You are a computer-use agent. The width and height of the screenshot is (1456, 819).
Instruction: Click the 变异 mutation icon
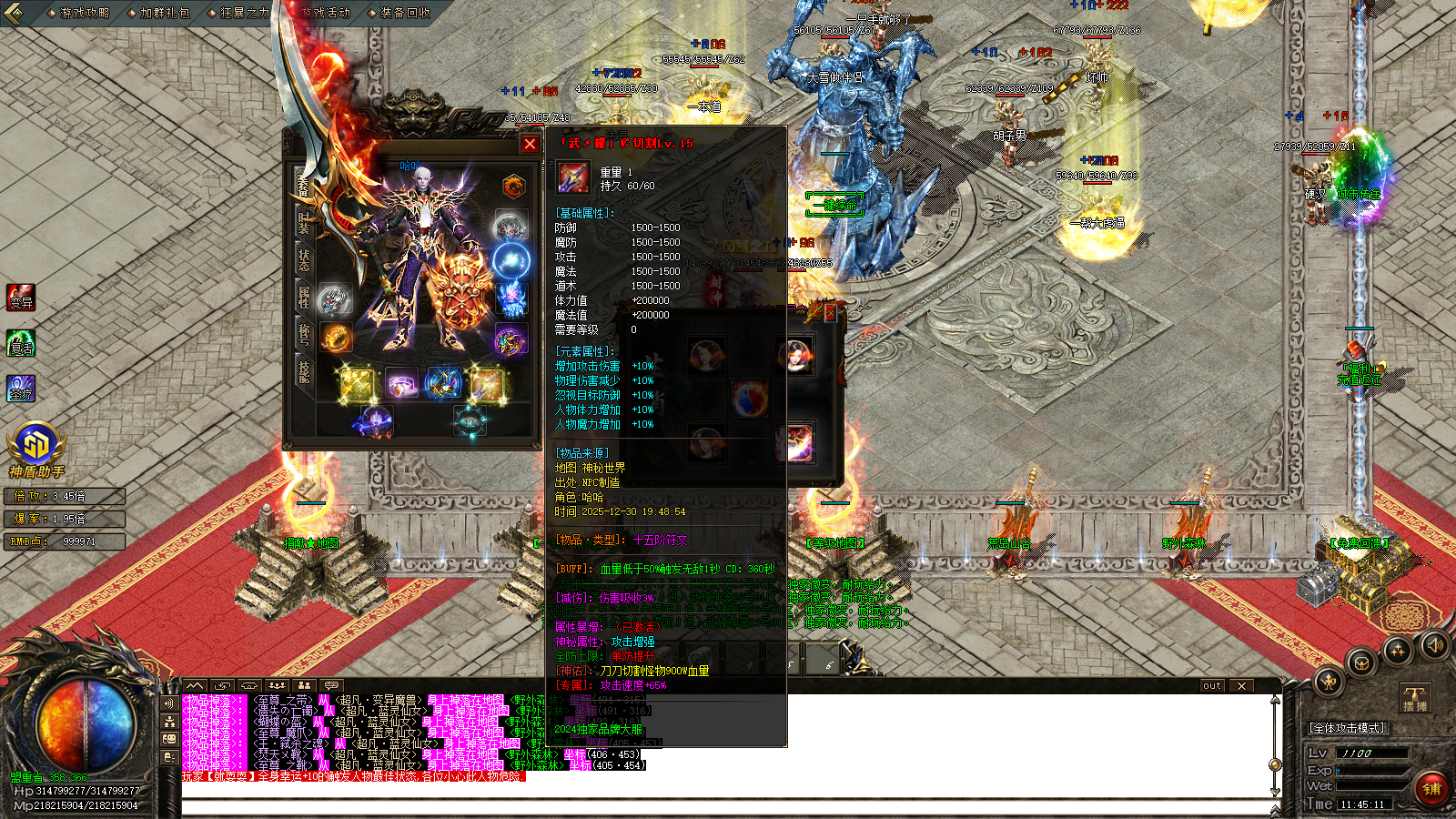coord(20,298)
